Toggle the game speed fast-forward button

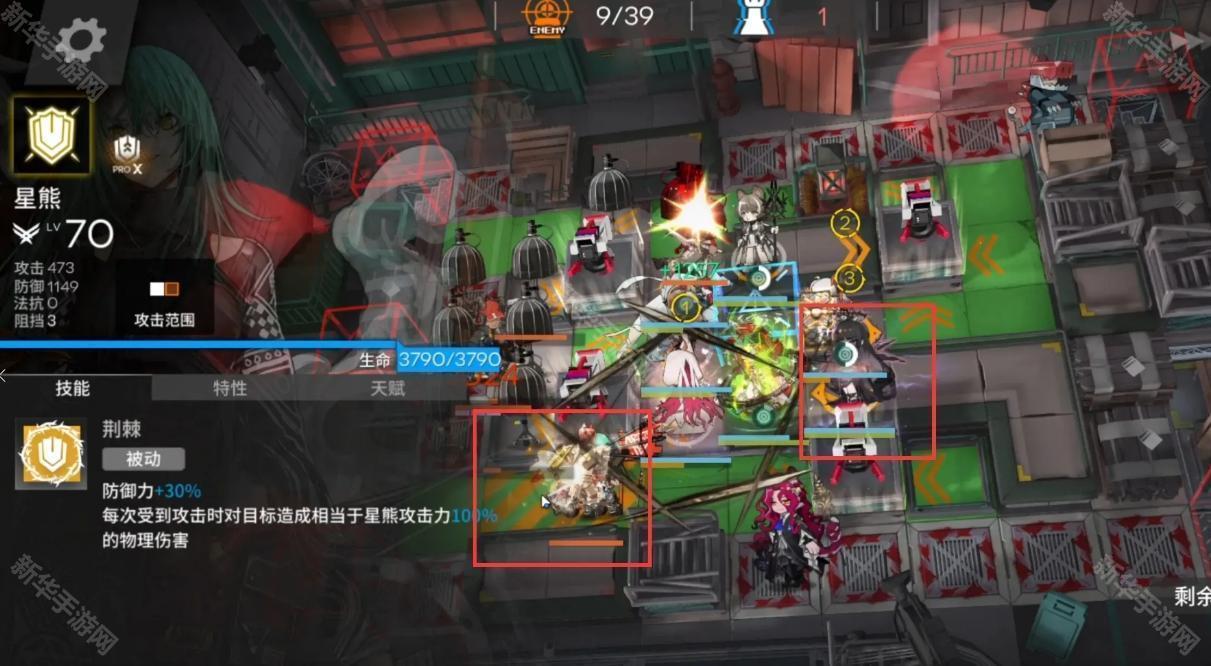point(1189,41)
